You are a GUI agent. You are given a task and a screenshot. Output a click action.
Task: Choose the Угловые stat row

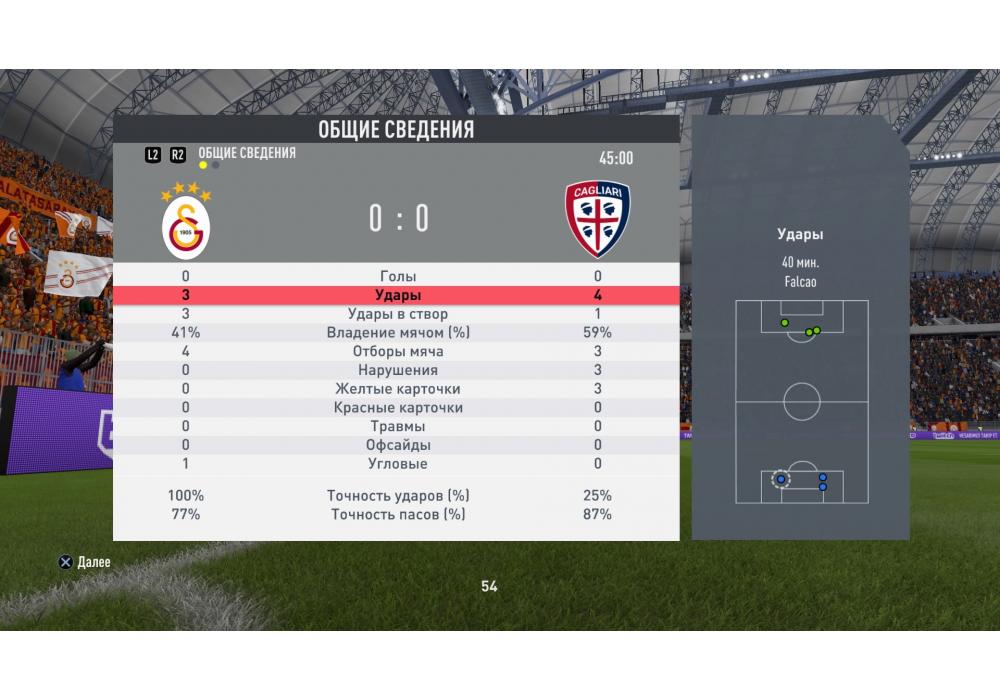click(x=397, y=464)
